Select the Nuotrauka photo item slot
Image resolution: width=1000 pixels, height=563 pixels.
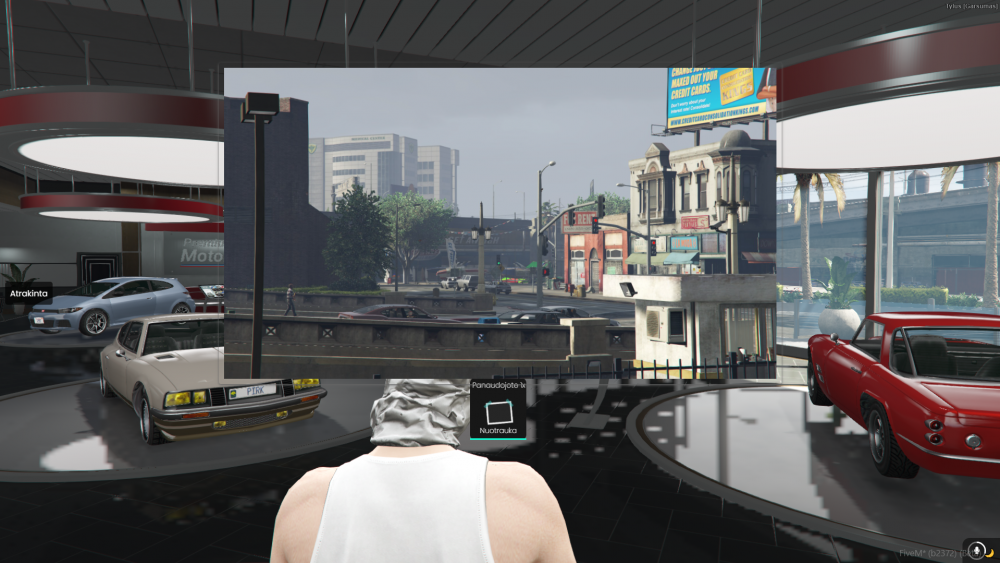pyautogui.click(x=498, y=414)
